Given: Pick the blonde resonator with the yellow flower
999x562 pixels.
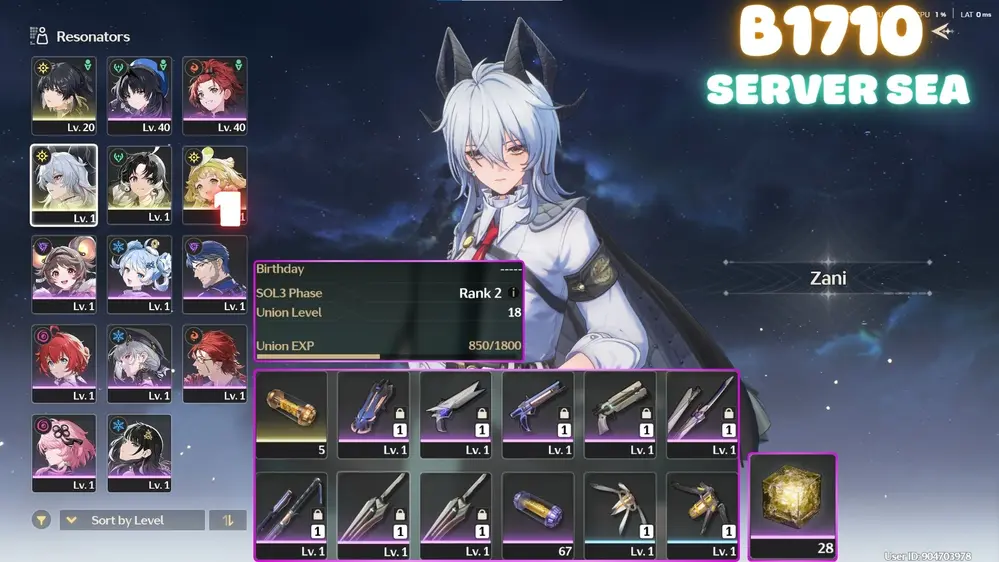Looking at the screenshot, I should [x=214, y=185].
